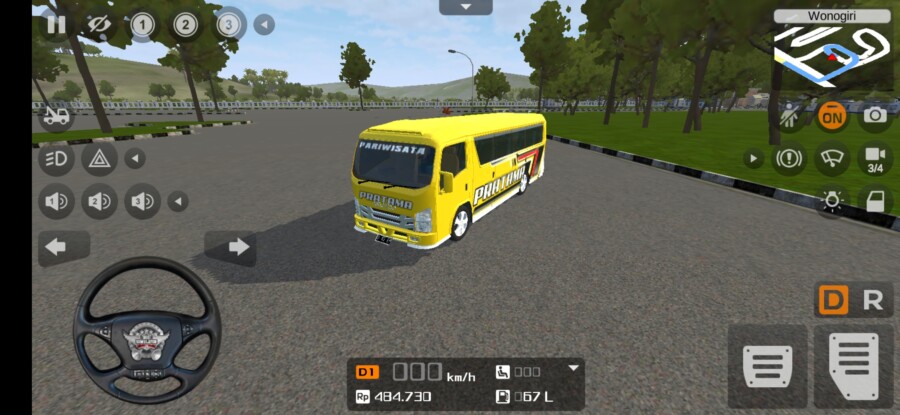Call the tow truck

point(56,117)
